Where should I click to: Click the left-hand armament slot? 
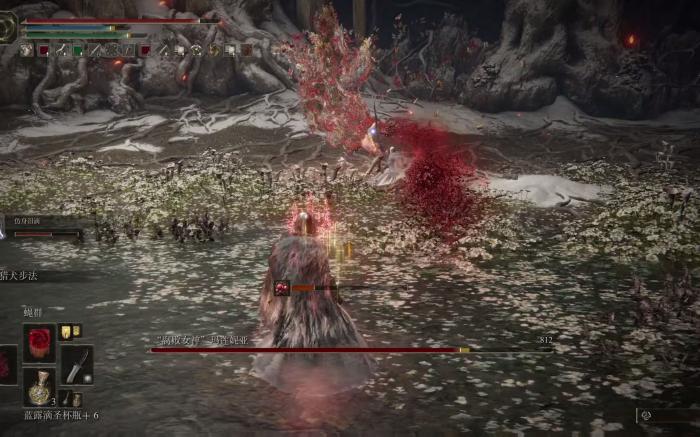coord(7,364)
